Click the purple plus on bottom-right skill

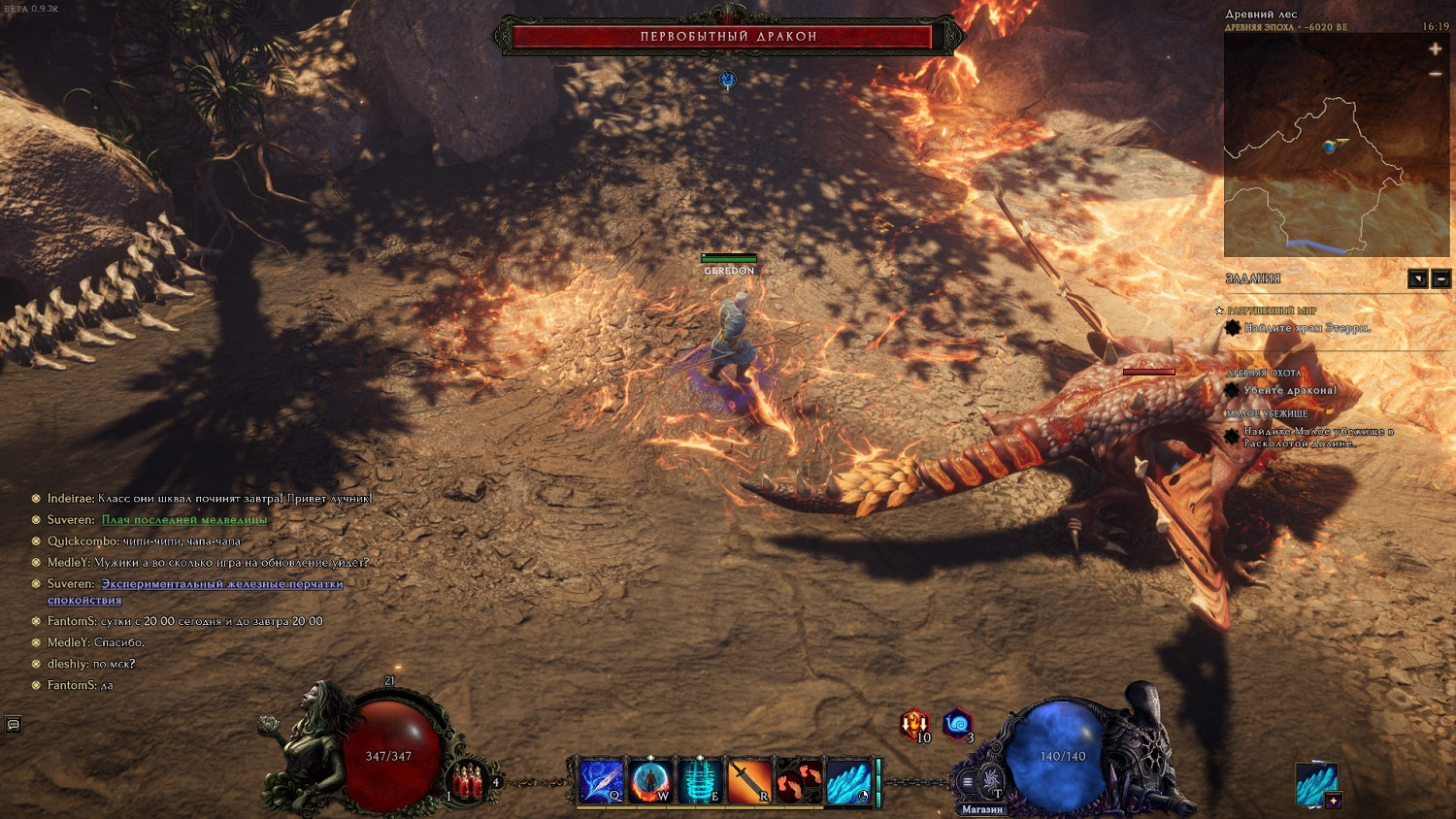click(1334, 801)
